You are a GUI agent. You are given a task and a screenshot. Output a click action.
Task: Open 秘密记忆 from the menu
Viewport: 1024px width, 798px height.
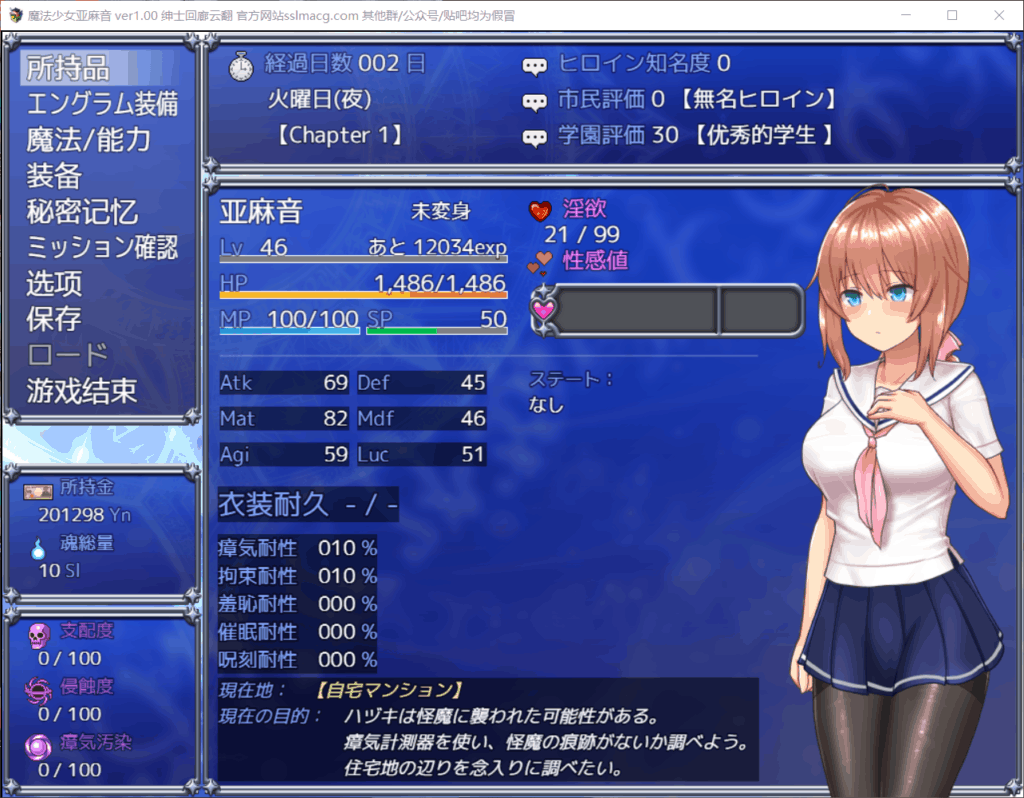[x=82, y=212]
